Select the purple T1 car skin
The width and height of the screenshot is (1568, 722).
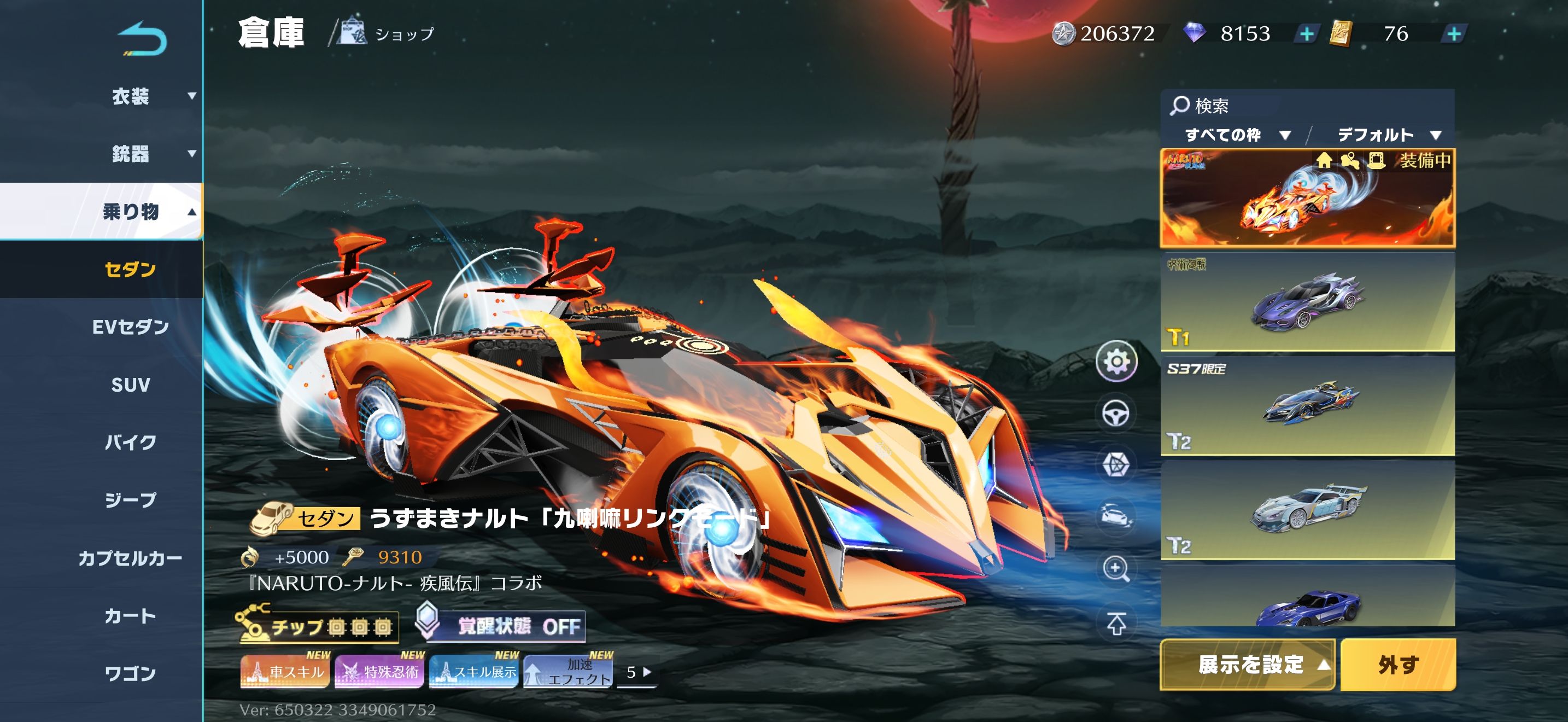click(x=1307, y=302)
